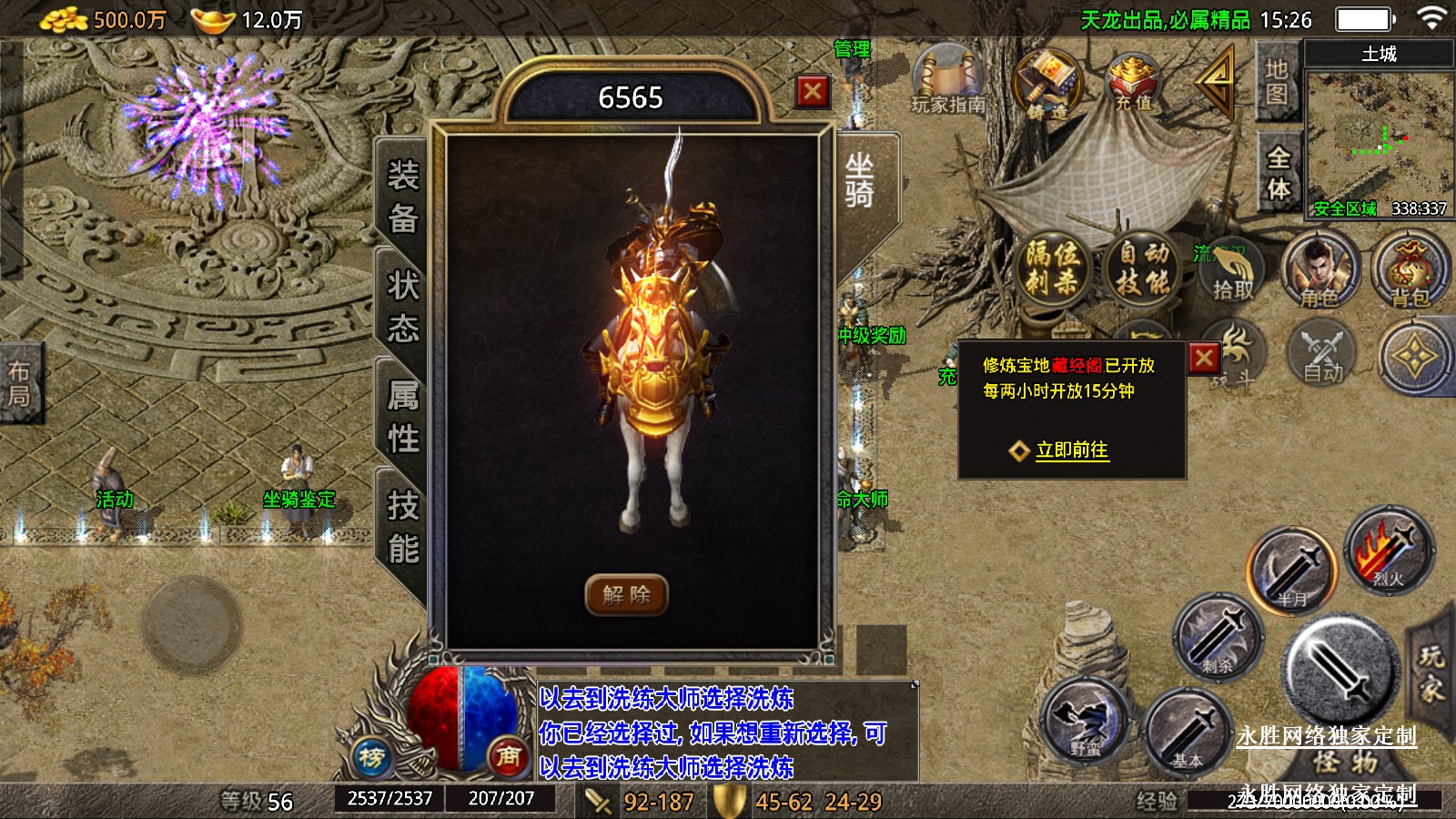Click the 解除 dismount button
The width and height of the screenshot is (1456, 819).
pyautogui.click(x=626, y=595)
